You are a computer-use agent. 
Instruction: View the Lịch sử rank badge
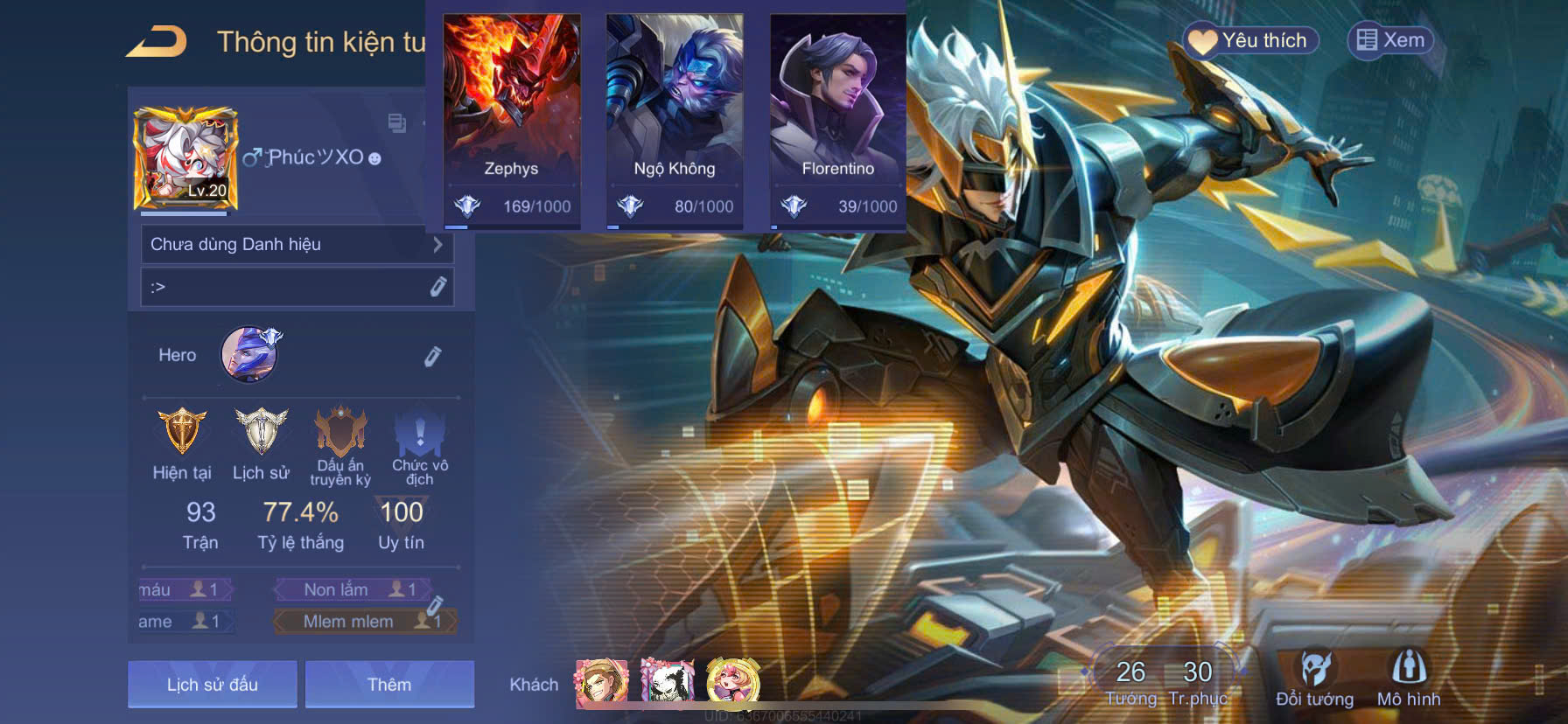(x=261, y=432)
